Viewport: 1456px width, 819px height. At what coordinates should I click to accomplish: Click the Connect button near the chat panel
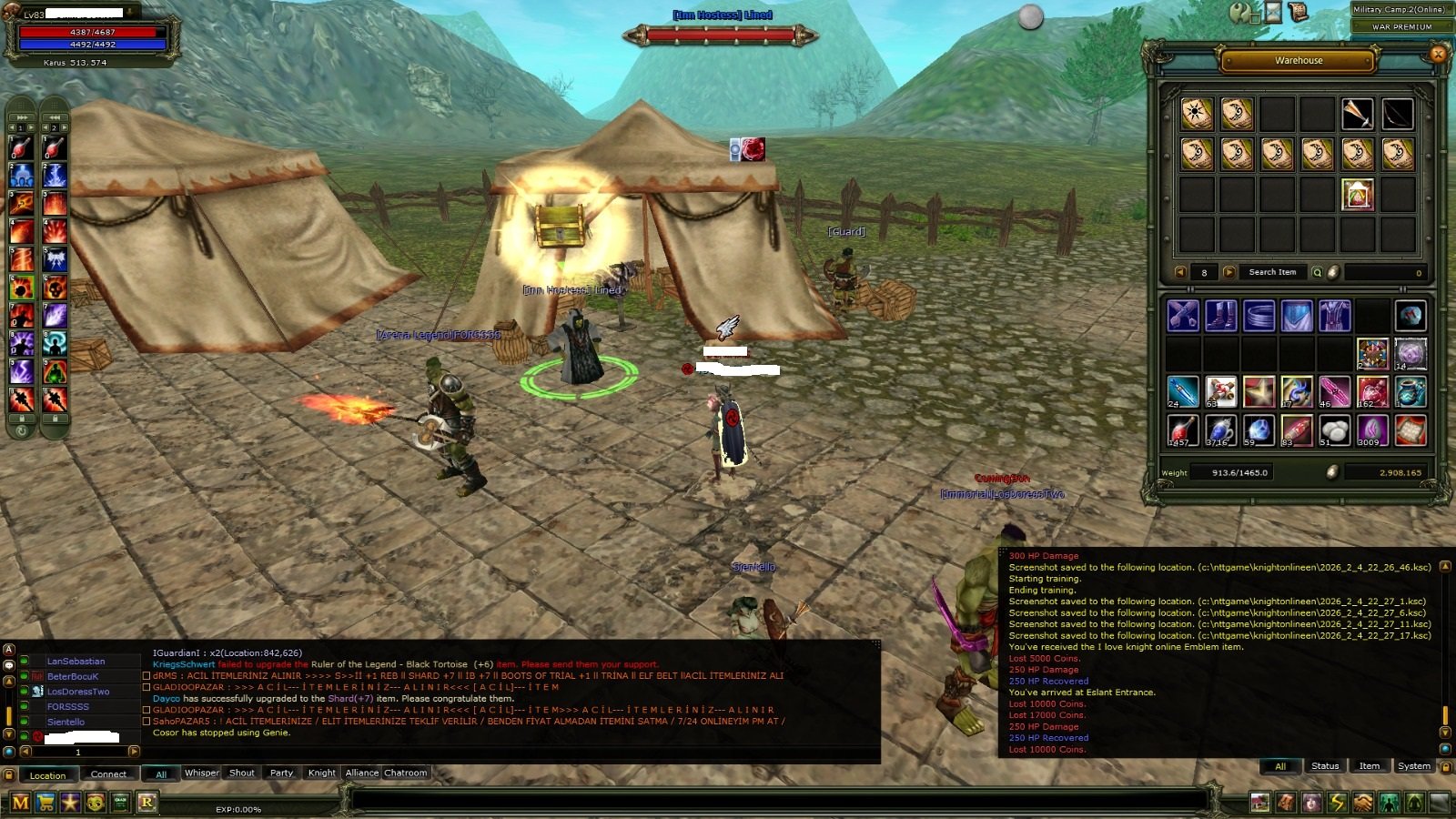tap(108, 773)
